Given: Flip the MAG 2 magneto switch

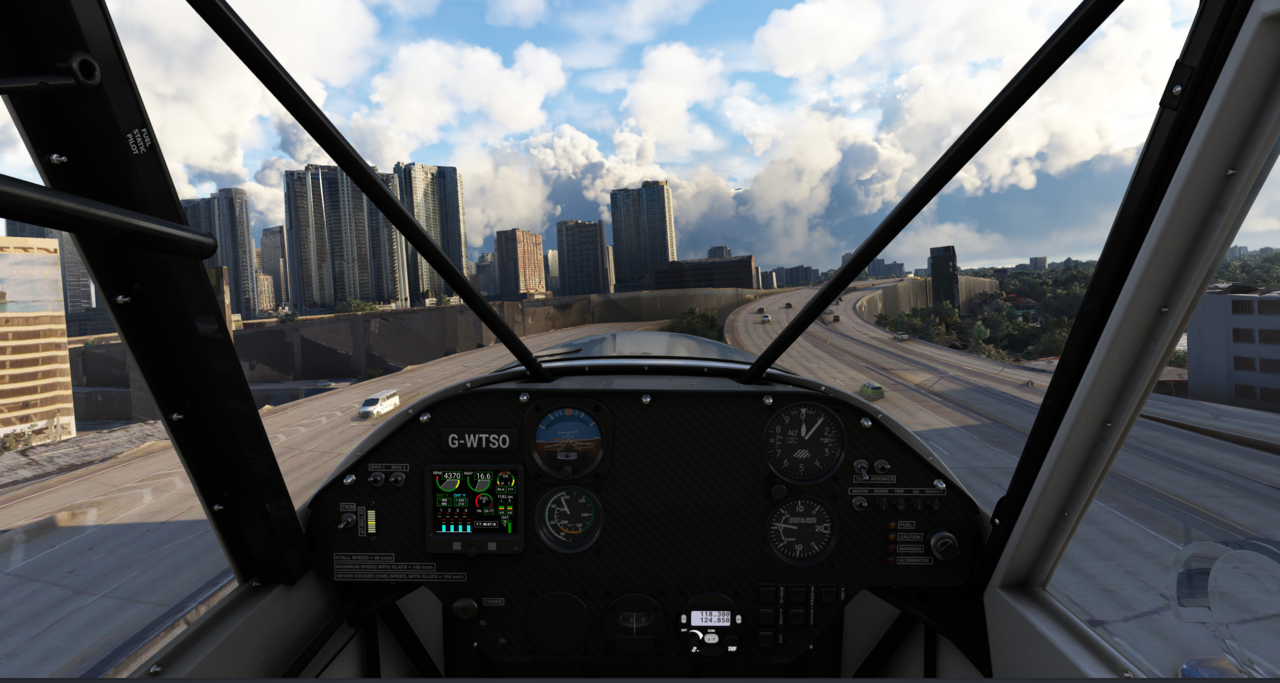Looking at the screenshot, I should [x=397, y=479].
